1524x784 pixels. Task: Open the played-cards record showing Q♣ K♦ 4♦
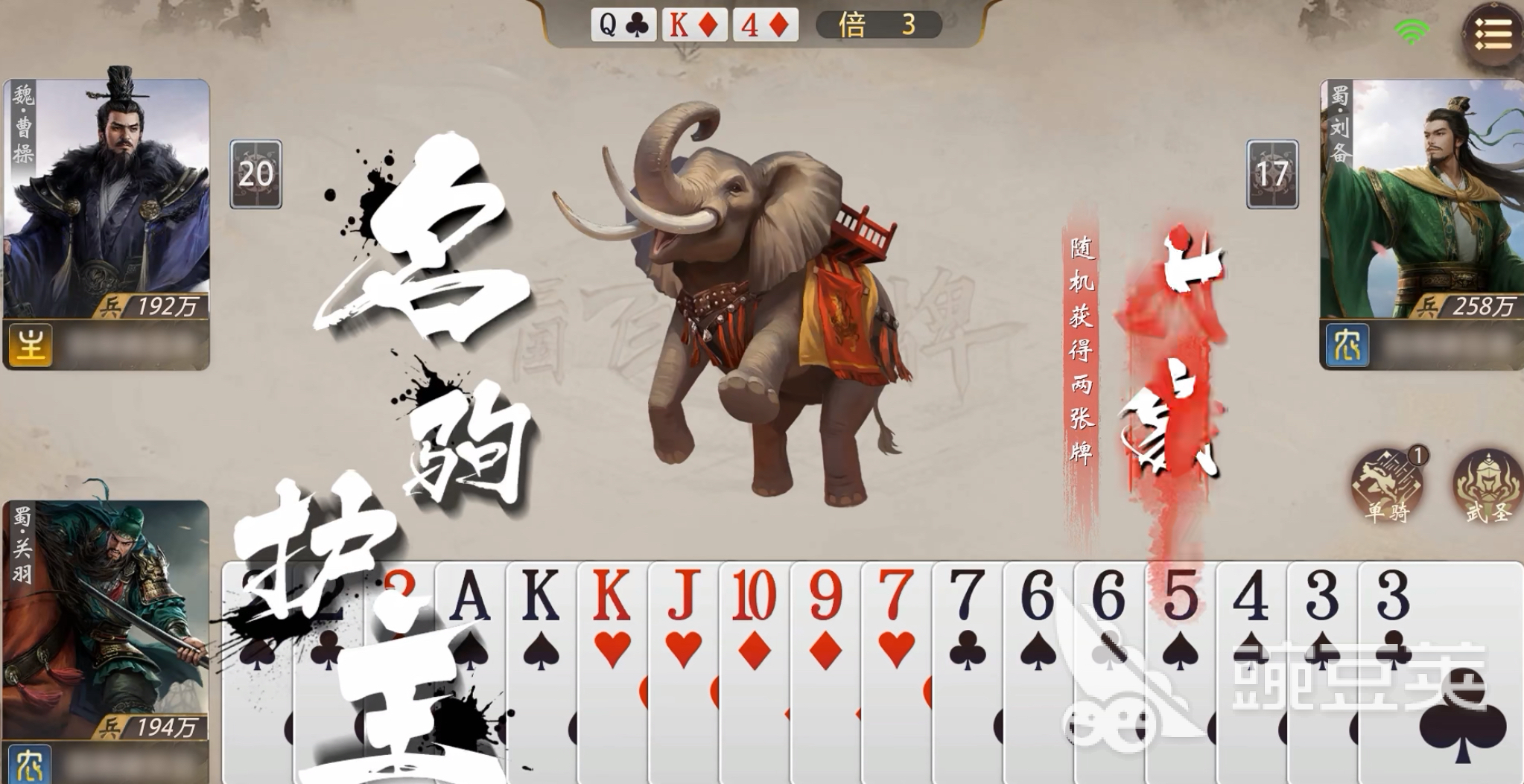pos(695,25)
